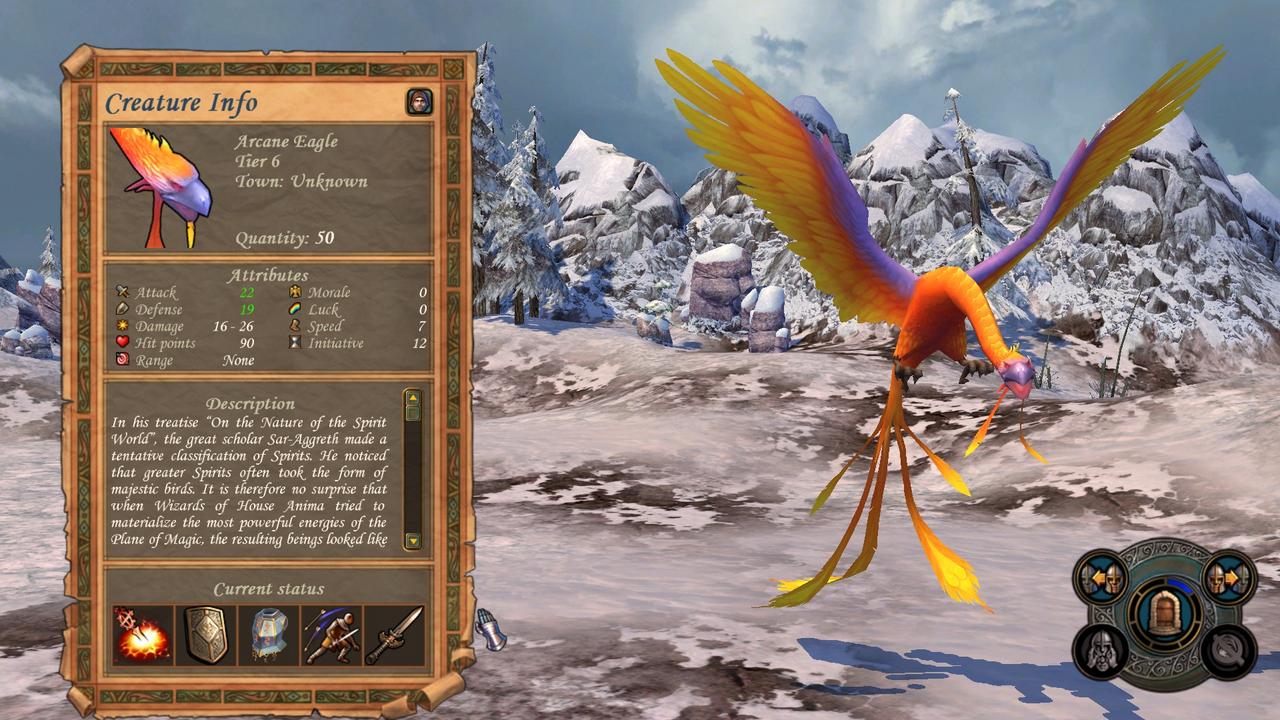Click the hero portrait button in Creature Info
Viewport: 1280px width, 720px height.
click(419, 102)
